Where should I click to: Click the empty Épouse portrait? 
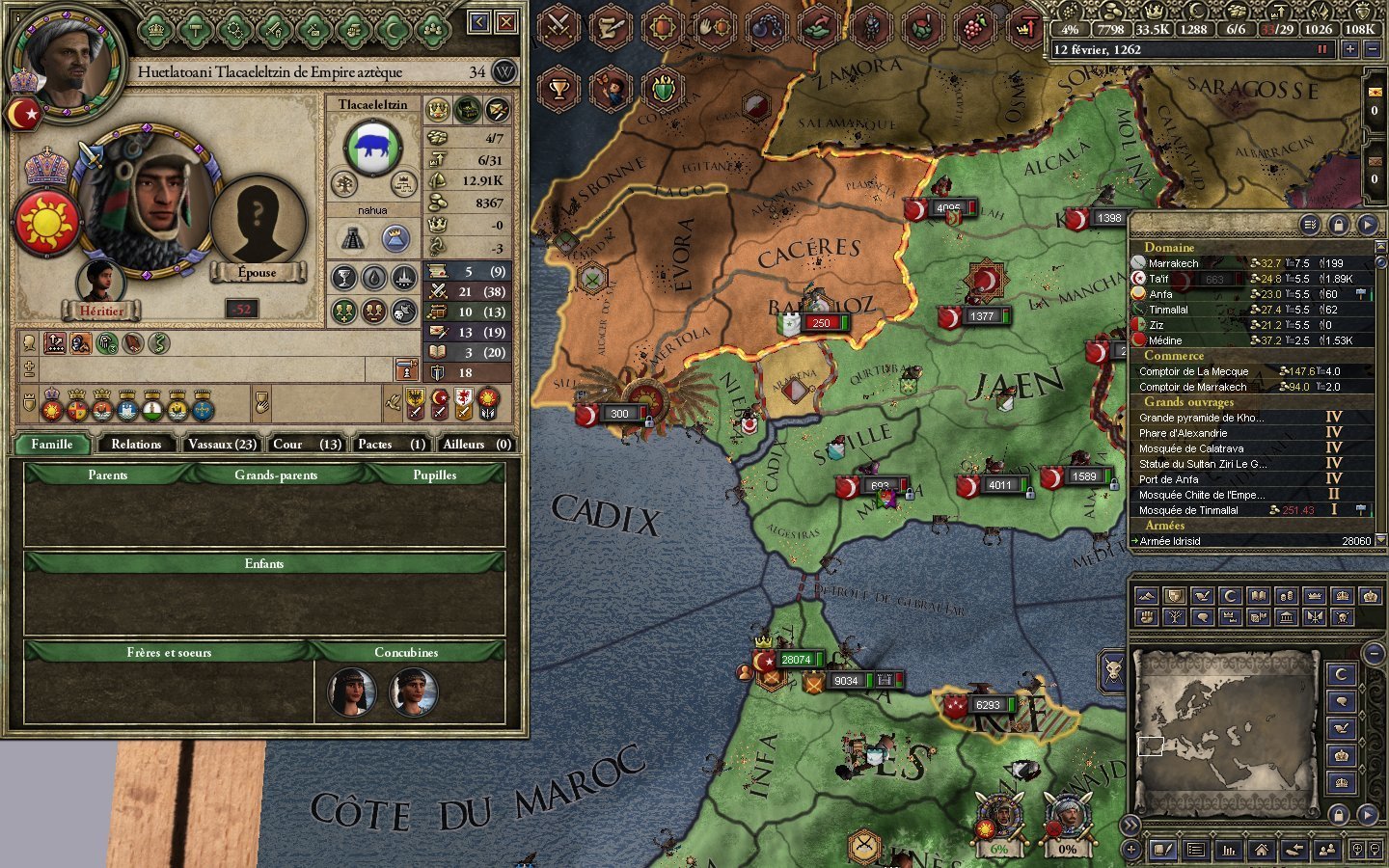pos(258,224)
